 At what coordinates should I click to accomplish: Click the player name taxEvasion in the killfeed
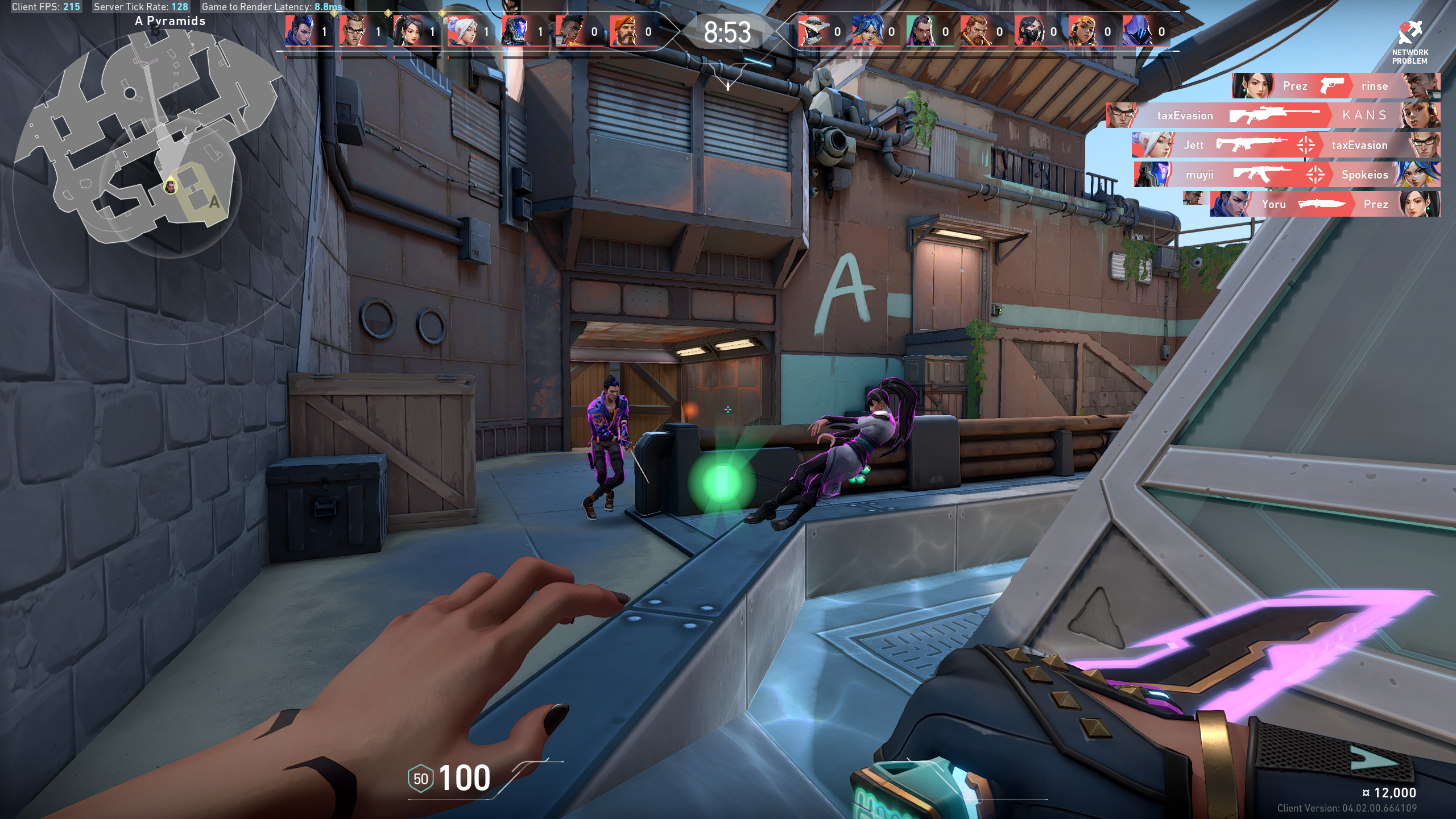pyautogui.click(x=1185, y=115)
